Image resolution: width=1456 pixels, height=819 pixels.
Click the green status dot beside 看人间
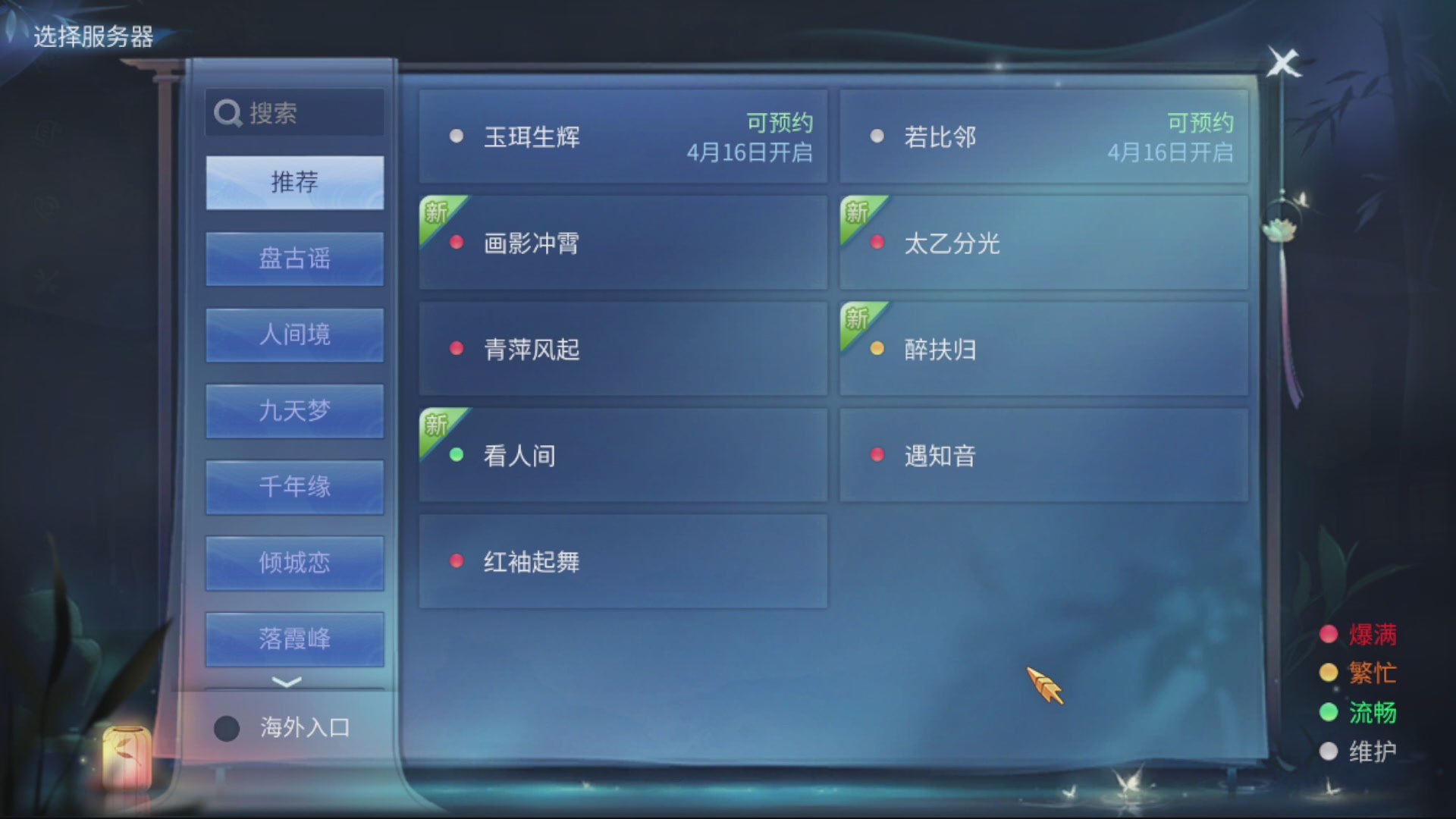(456, 455)
